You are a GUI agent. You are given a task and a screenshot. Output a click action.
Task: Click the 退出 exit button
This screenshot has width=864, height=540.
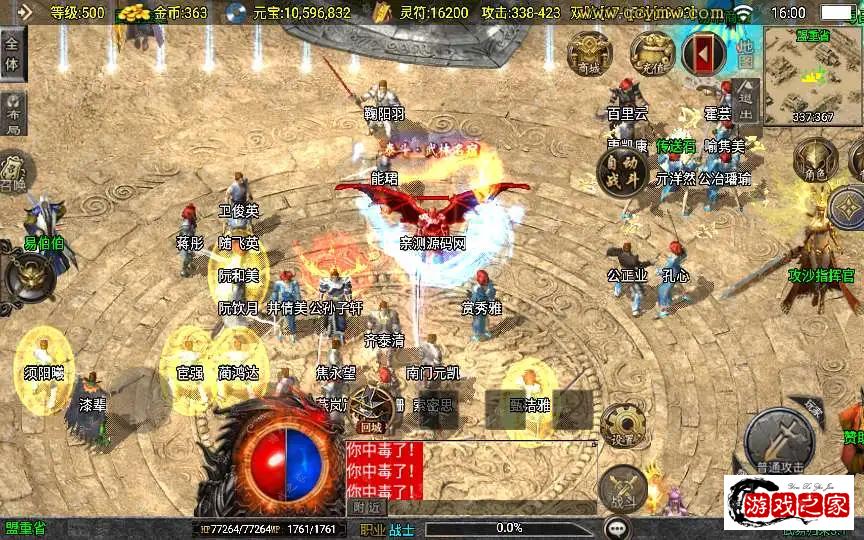(747, 100)
